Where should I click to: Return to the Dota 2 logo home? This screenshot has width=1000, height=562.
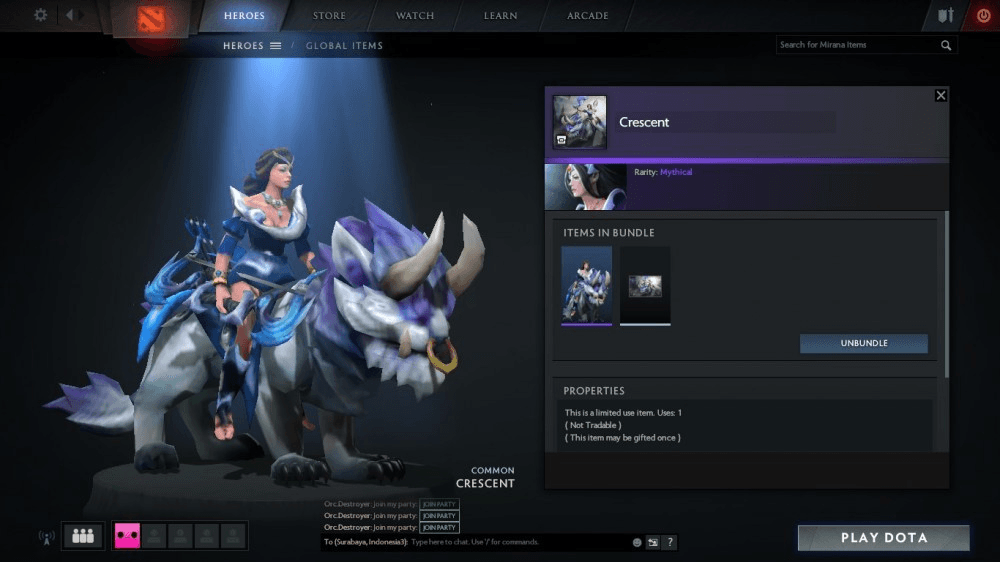(150, 19)
